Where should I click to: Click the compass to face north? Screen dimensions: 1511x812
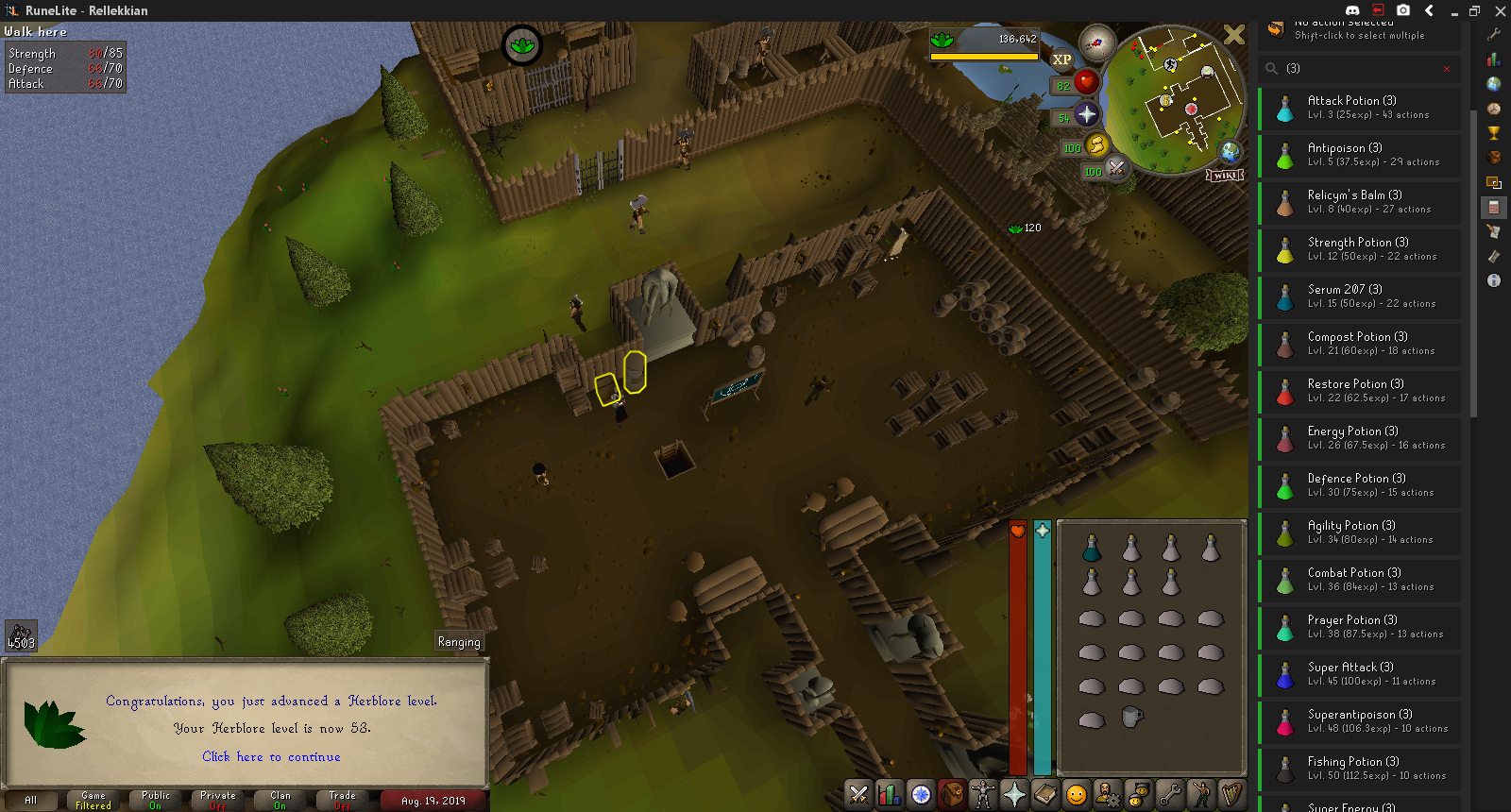(x=1097, y=42)
